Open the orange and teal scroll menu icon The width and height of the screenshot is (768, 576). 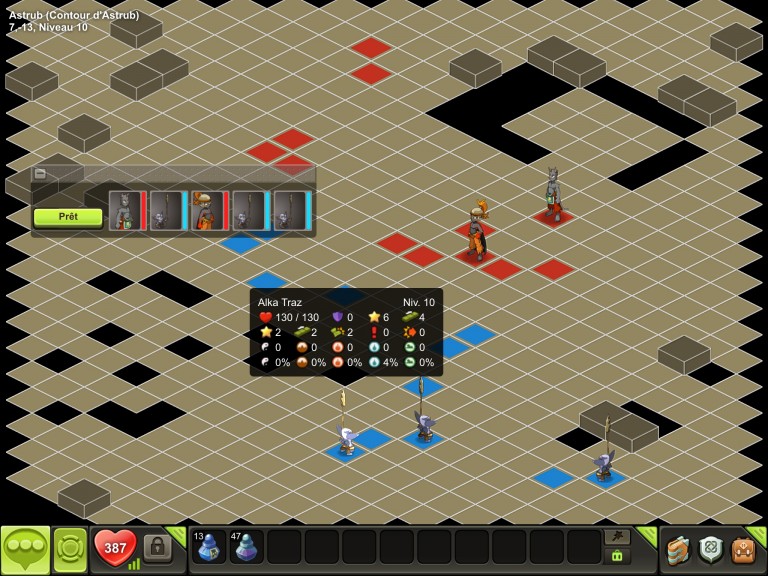(678, 549)
